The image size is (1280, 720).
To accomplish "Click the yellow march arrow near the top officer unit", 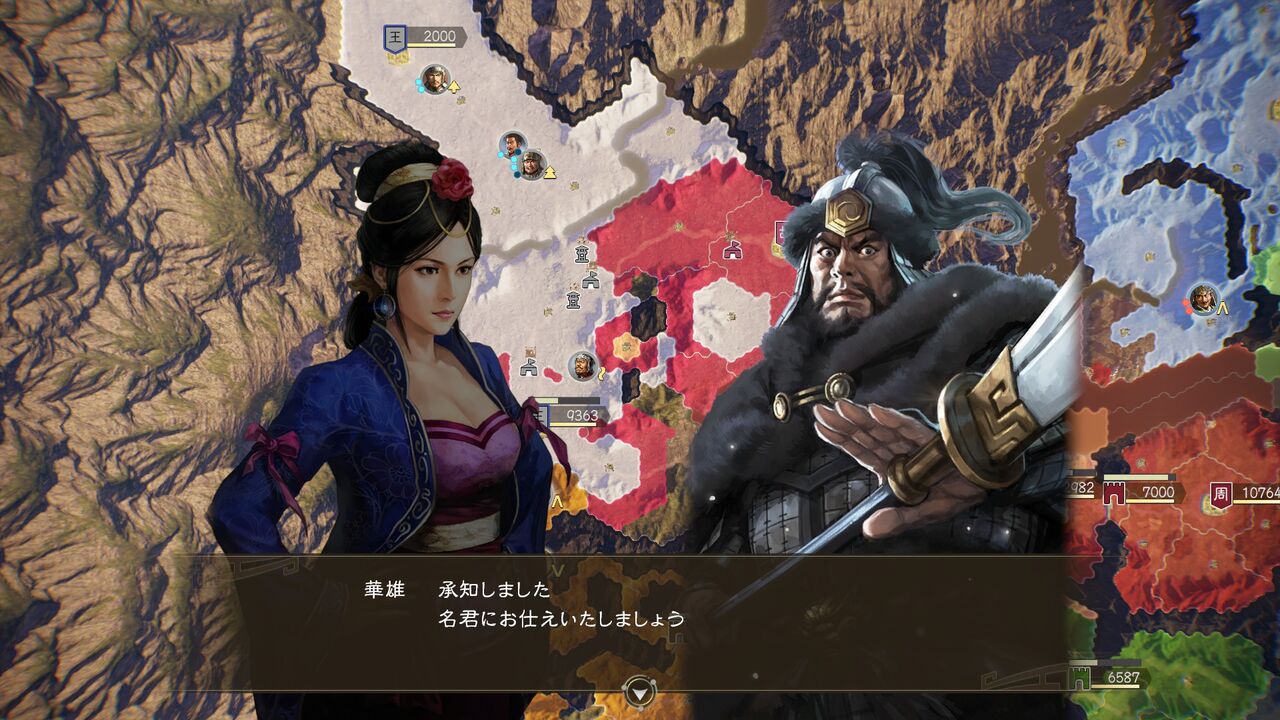I will point(454,86).
